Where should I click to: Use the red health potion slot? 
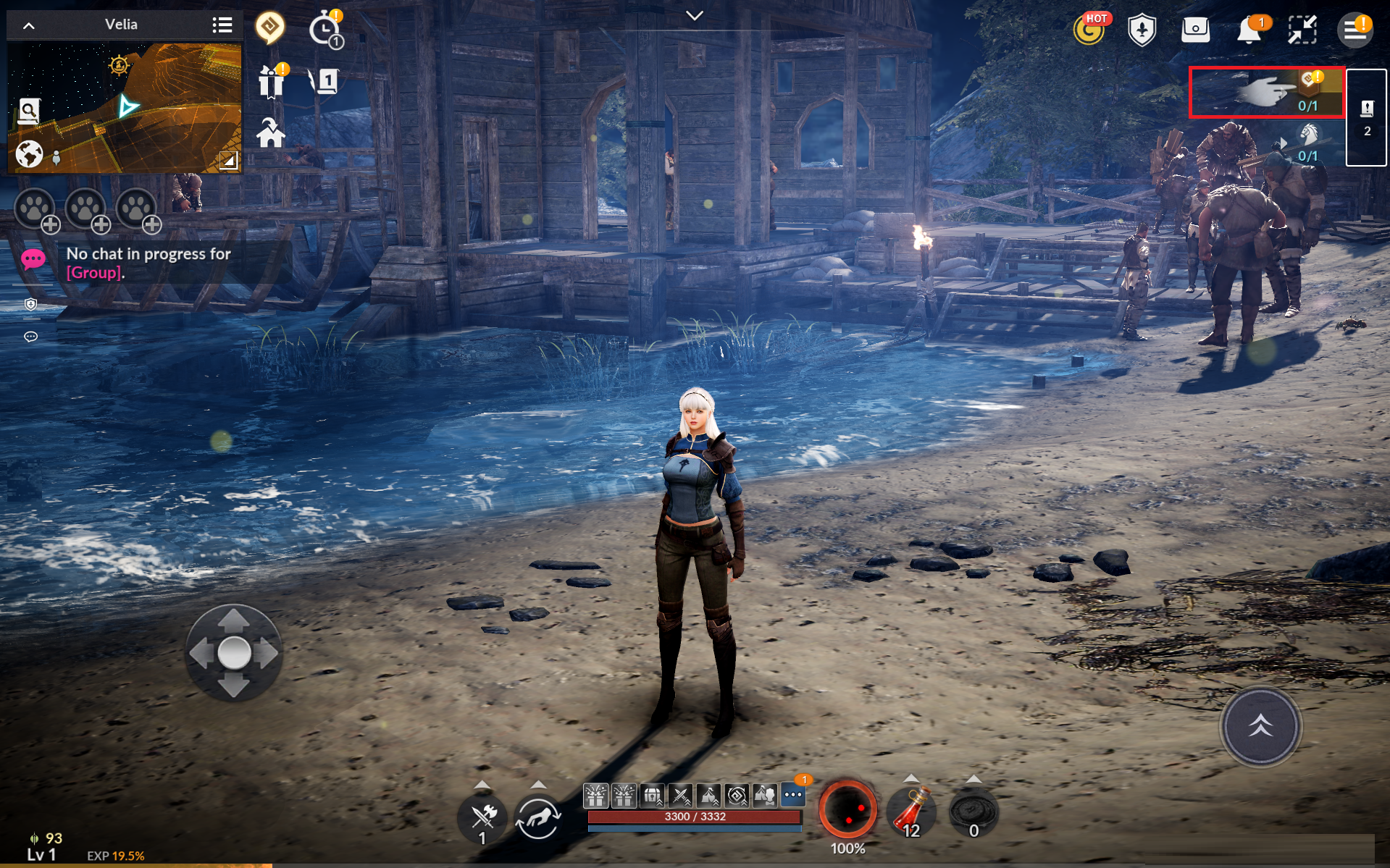(x=911, y=811)
